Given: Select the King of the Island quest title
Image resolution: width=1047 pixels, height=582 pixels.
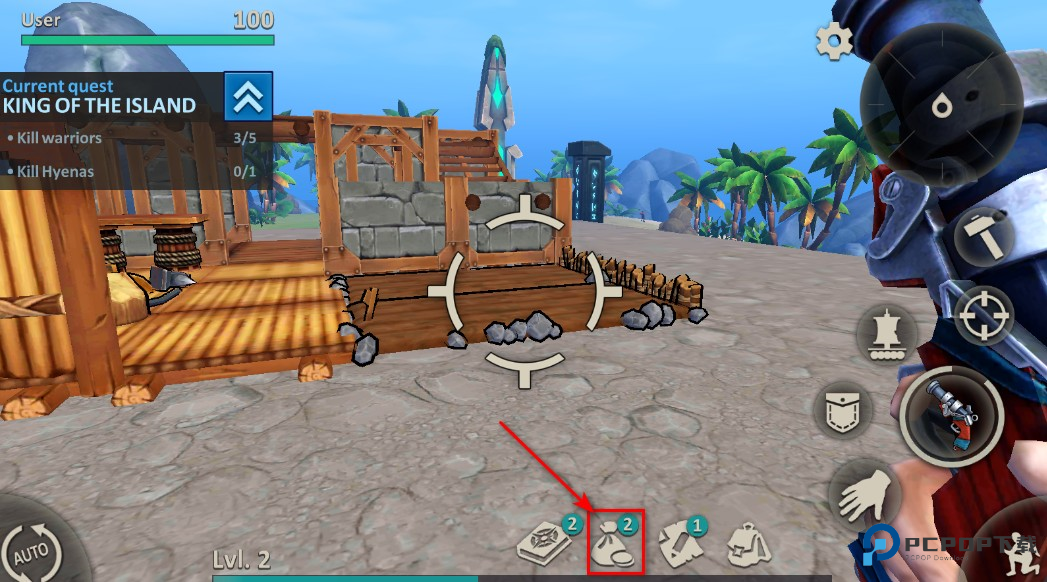Looking at the screenshot, I should [x=99, y=105].
